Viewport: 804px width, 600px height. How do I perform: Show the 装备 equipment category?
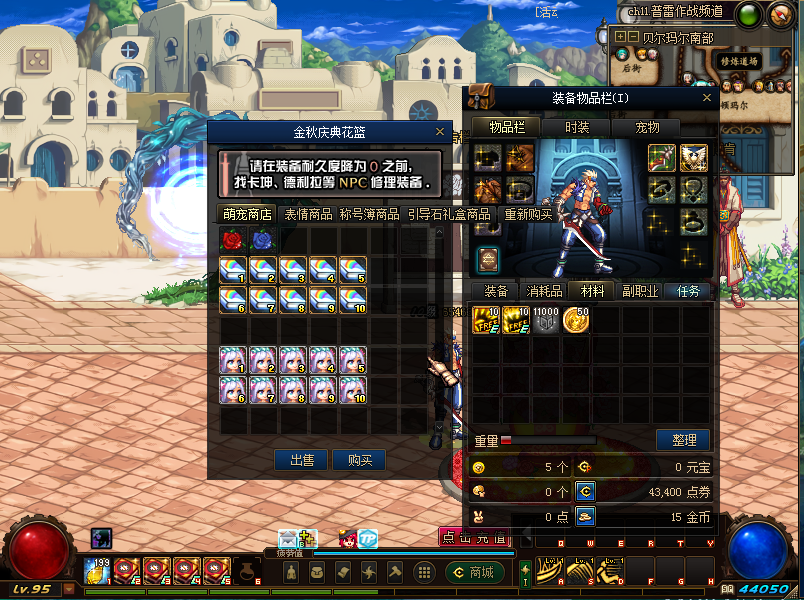pyautogui.click(x=496, y=291)
